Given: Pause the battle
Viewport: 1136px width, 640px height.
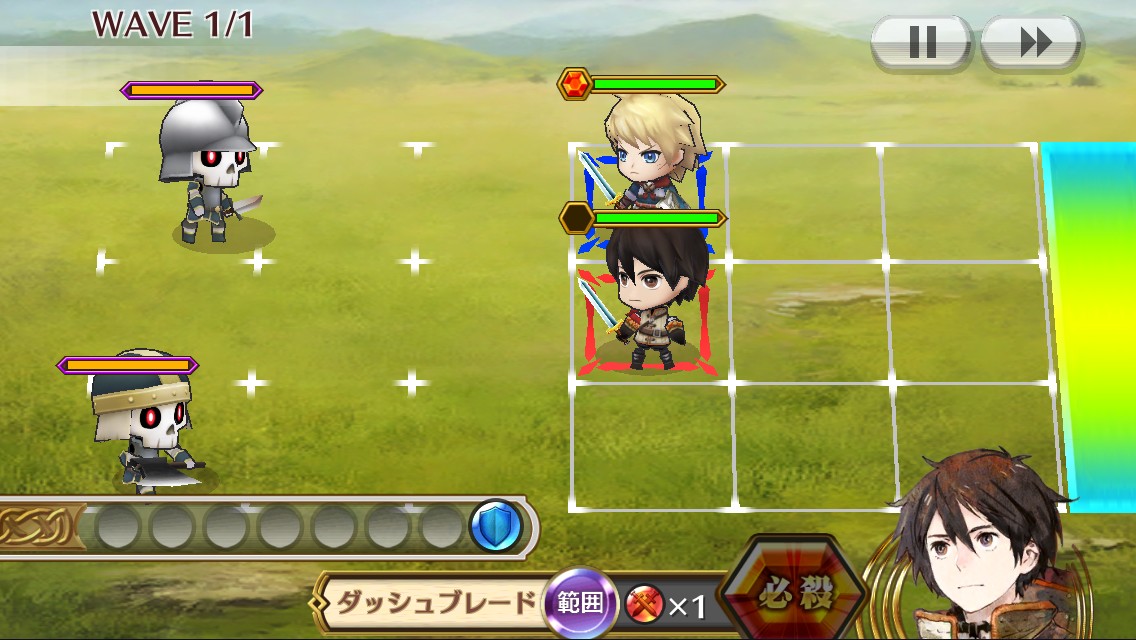Looking at the screenshot, I should 921,42.
